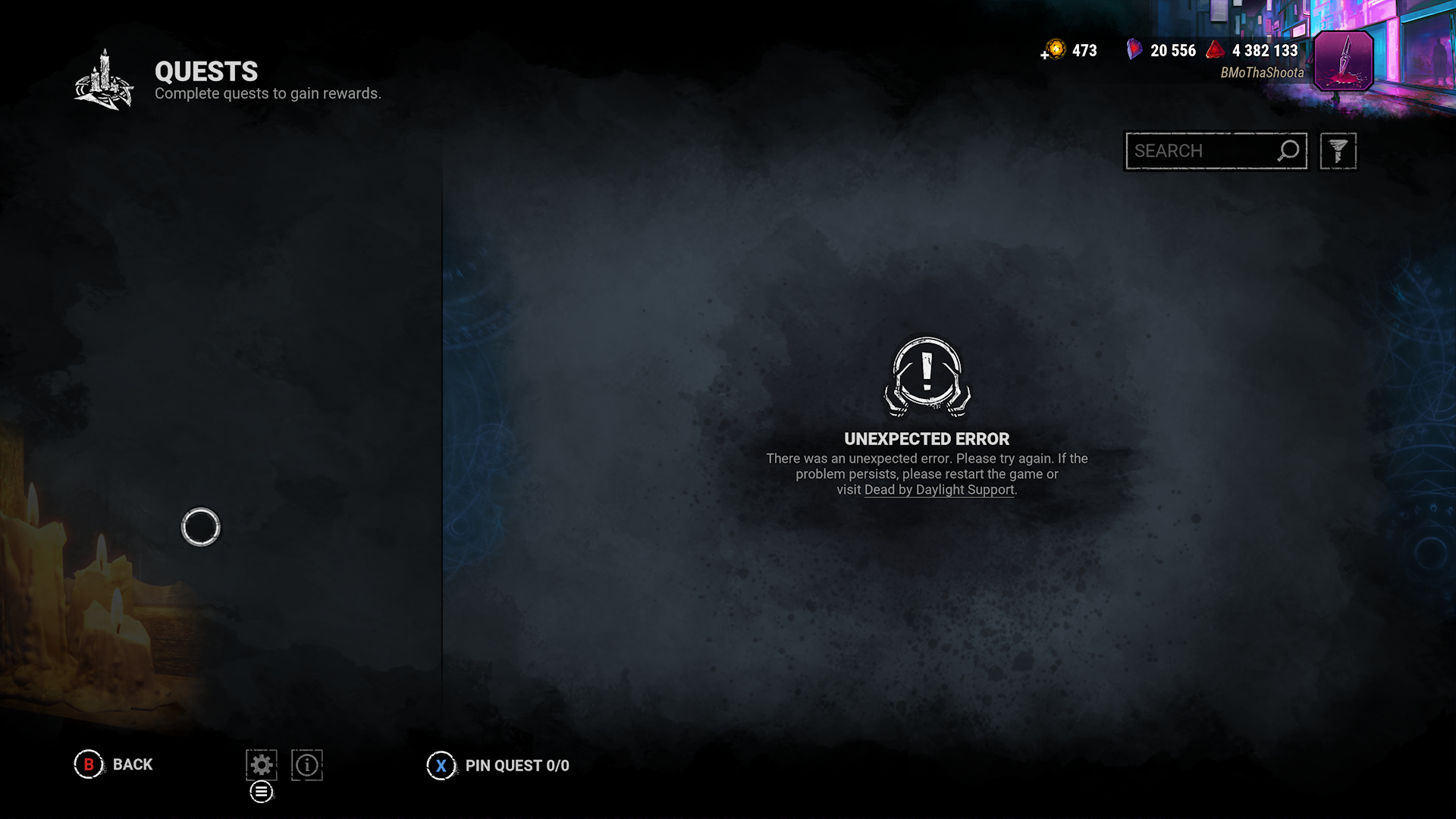Go back using the Back button
The width and height of the screenshot is (1456, 819).
(x=114, y=764)
